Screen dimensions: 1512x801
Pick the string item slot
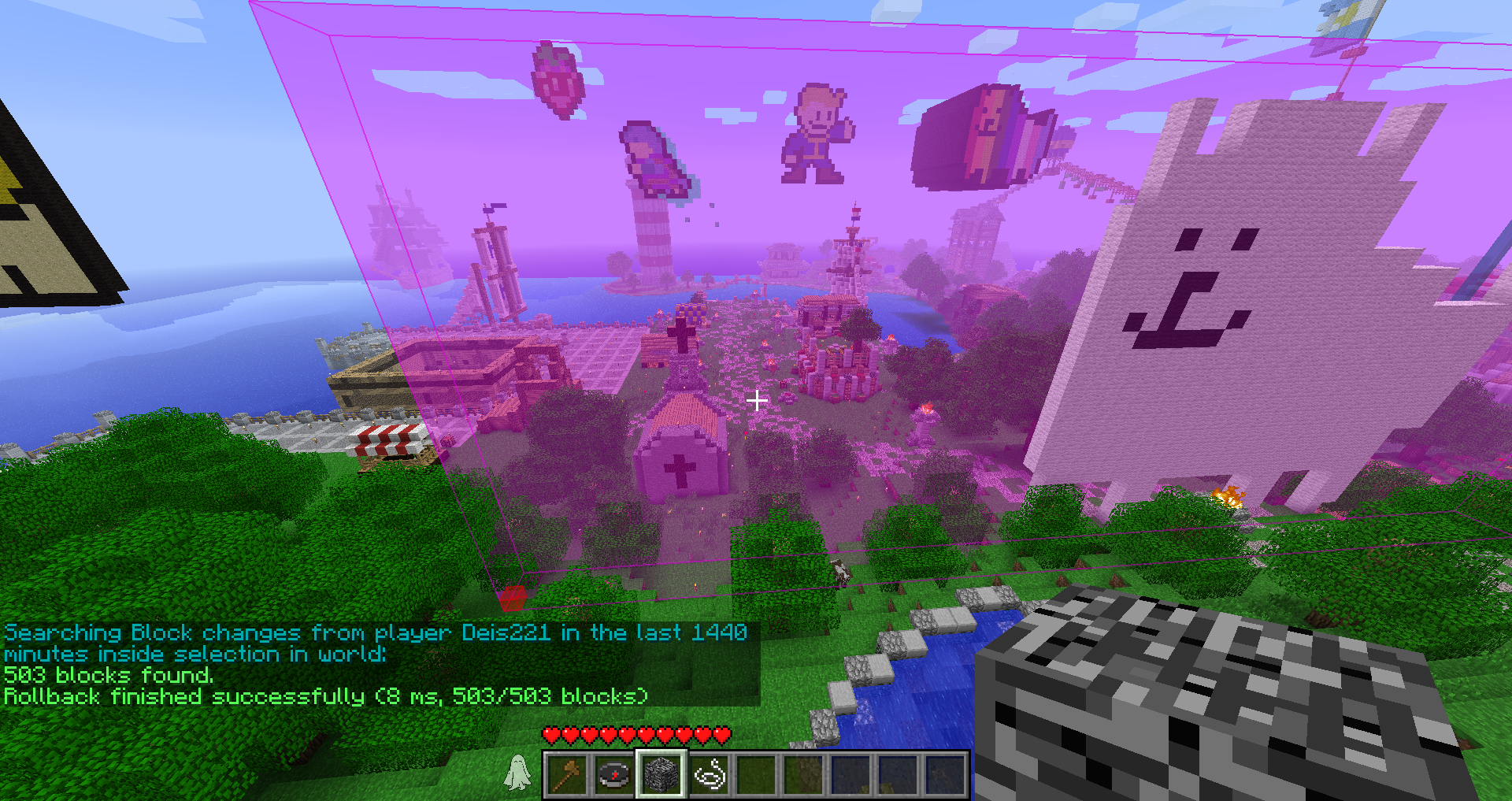709,774
